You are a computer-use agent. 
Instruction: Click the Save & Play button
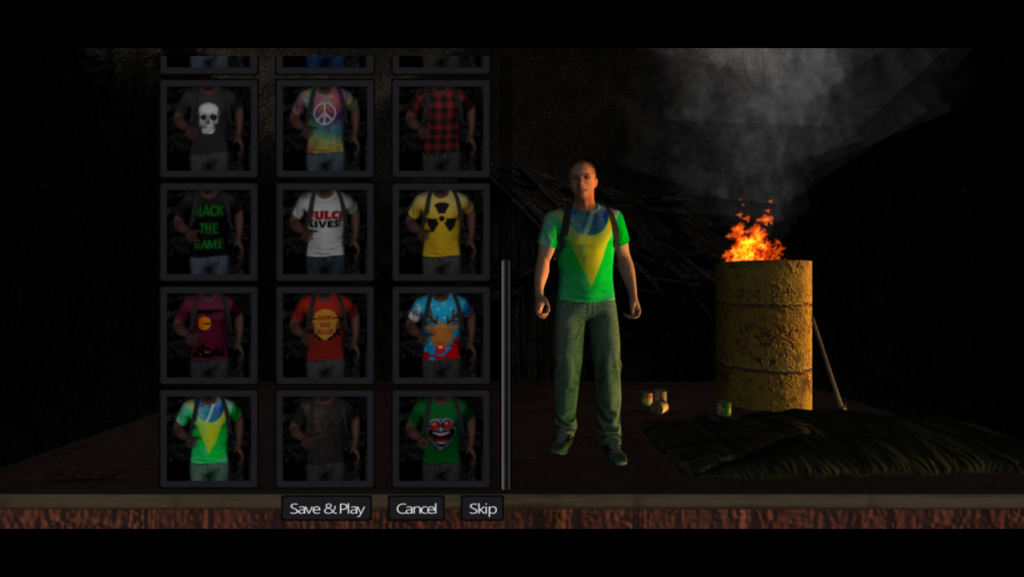click(326, 508)
